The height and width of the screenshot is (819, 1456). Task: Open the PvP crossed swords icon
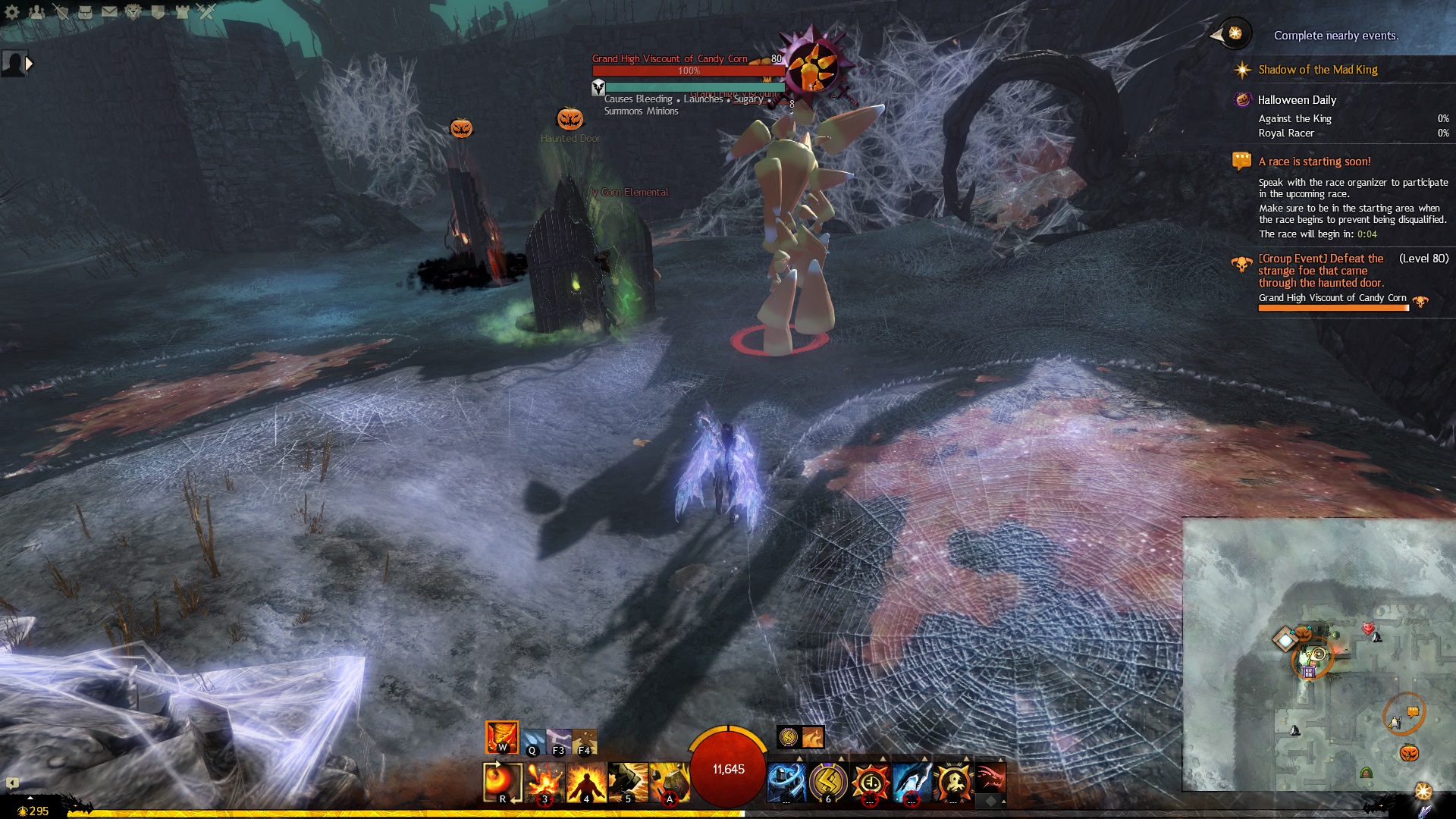click(x=206, y=11)
